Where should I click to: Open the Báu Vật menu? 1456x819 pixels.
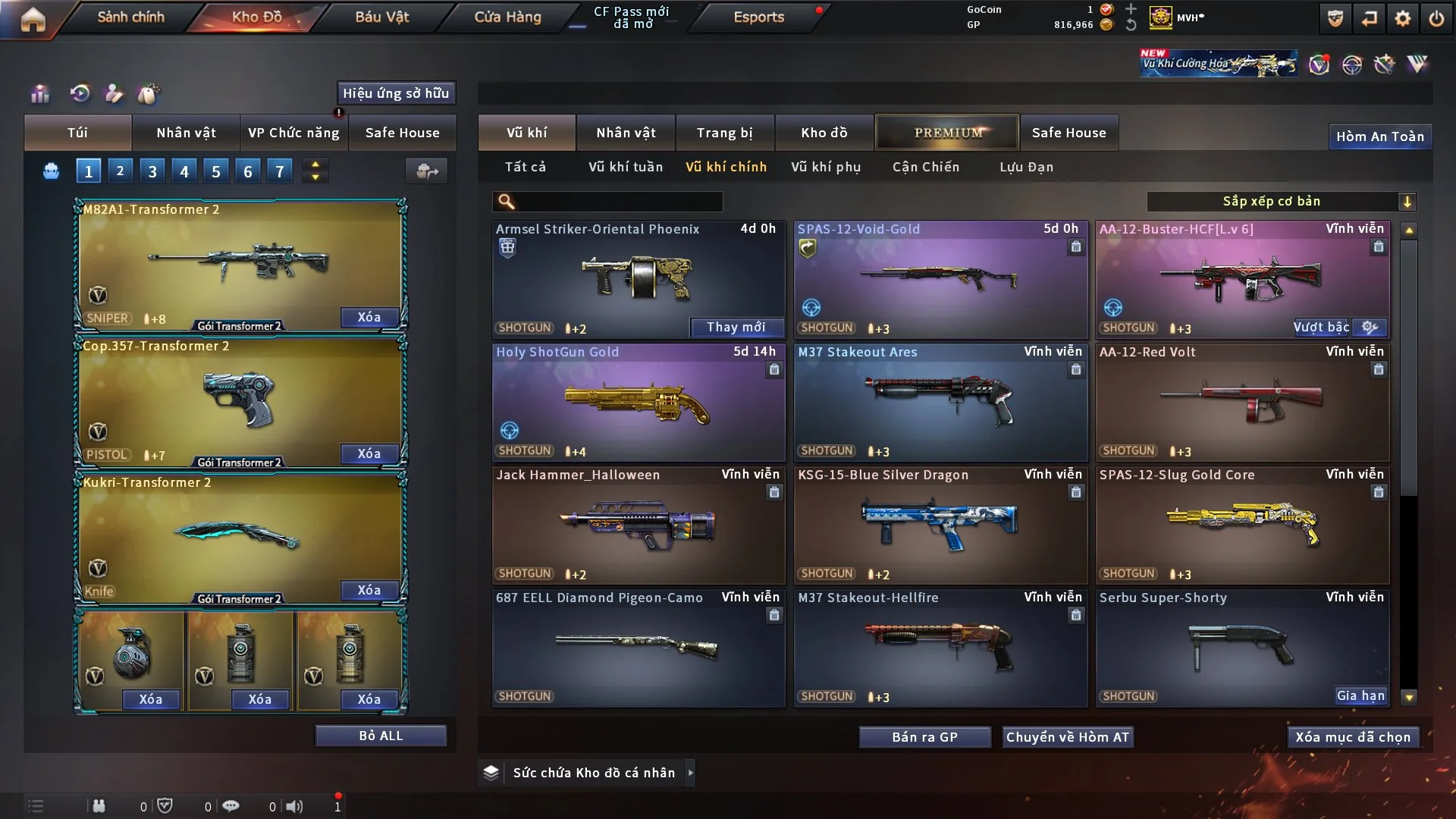381,17
